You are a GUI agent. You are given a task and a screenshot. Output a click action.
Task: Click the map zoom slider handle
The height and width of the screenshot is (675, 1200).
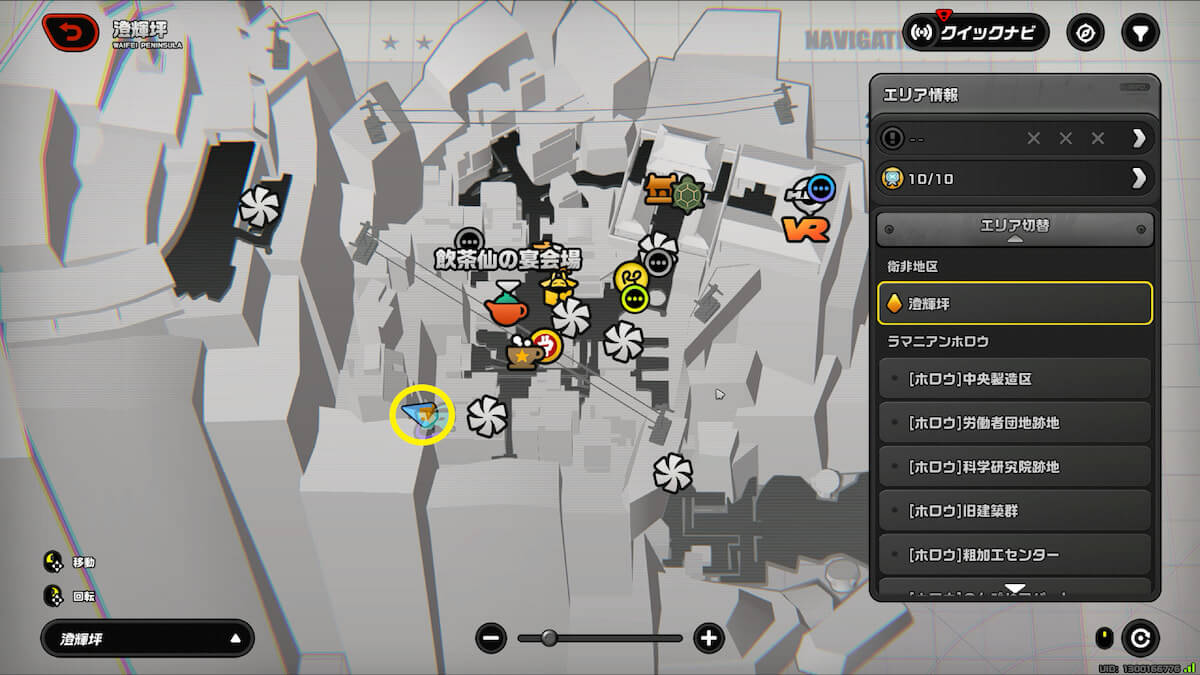click(x=549, y=638)
